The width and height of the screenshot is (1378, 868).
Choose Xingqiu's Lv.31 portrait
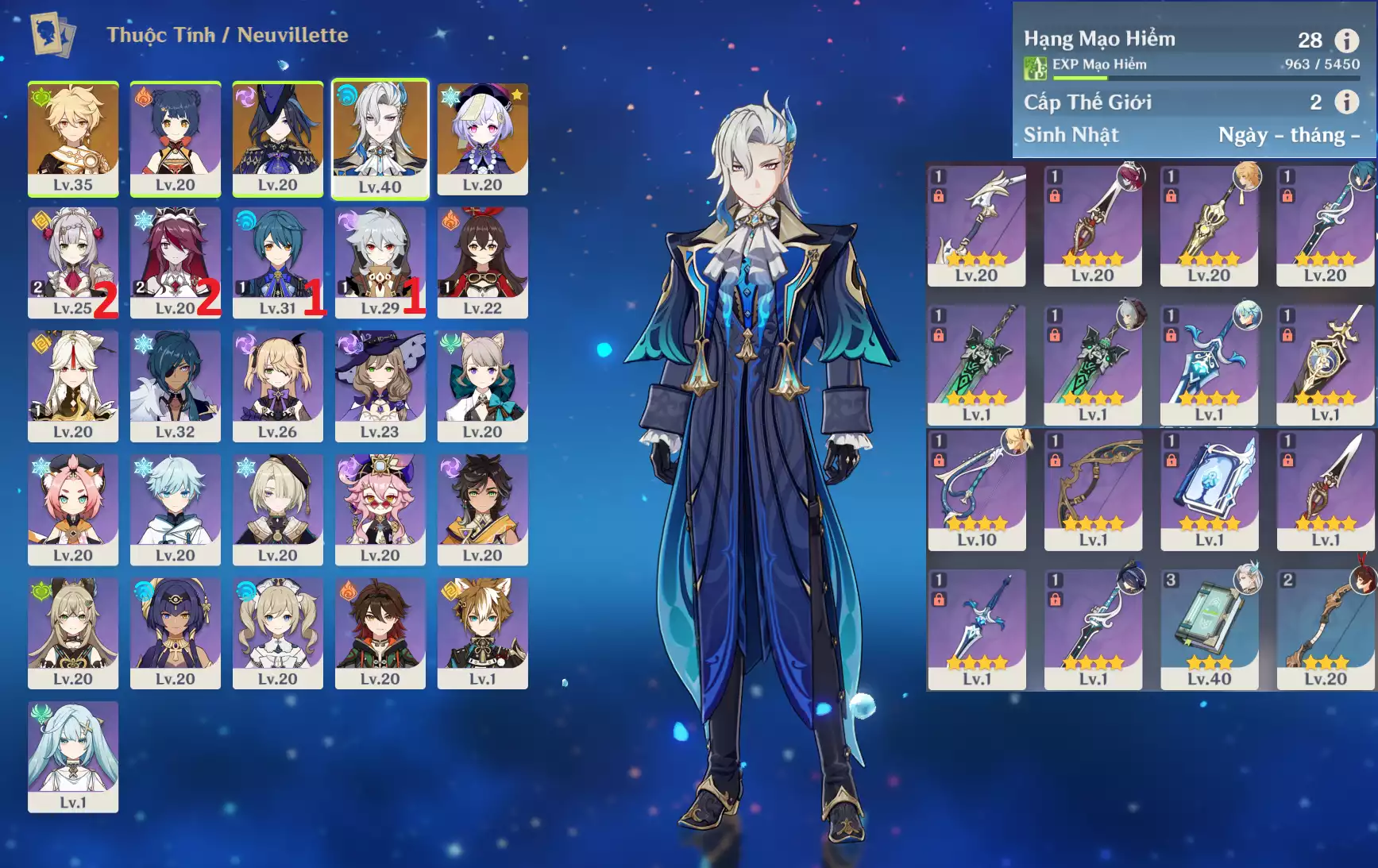(277, 262)
